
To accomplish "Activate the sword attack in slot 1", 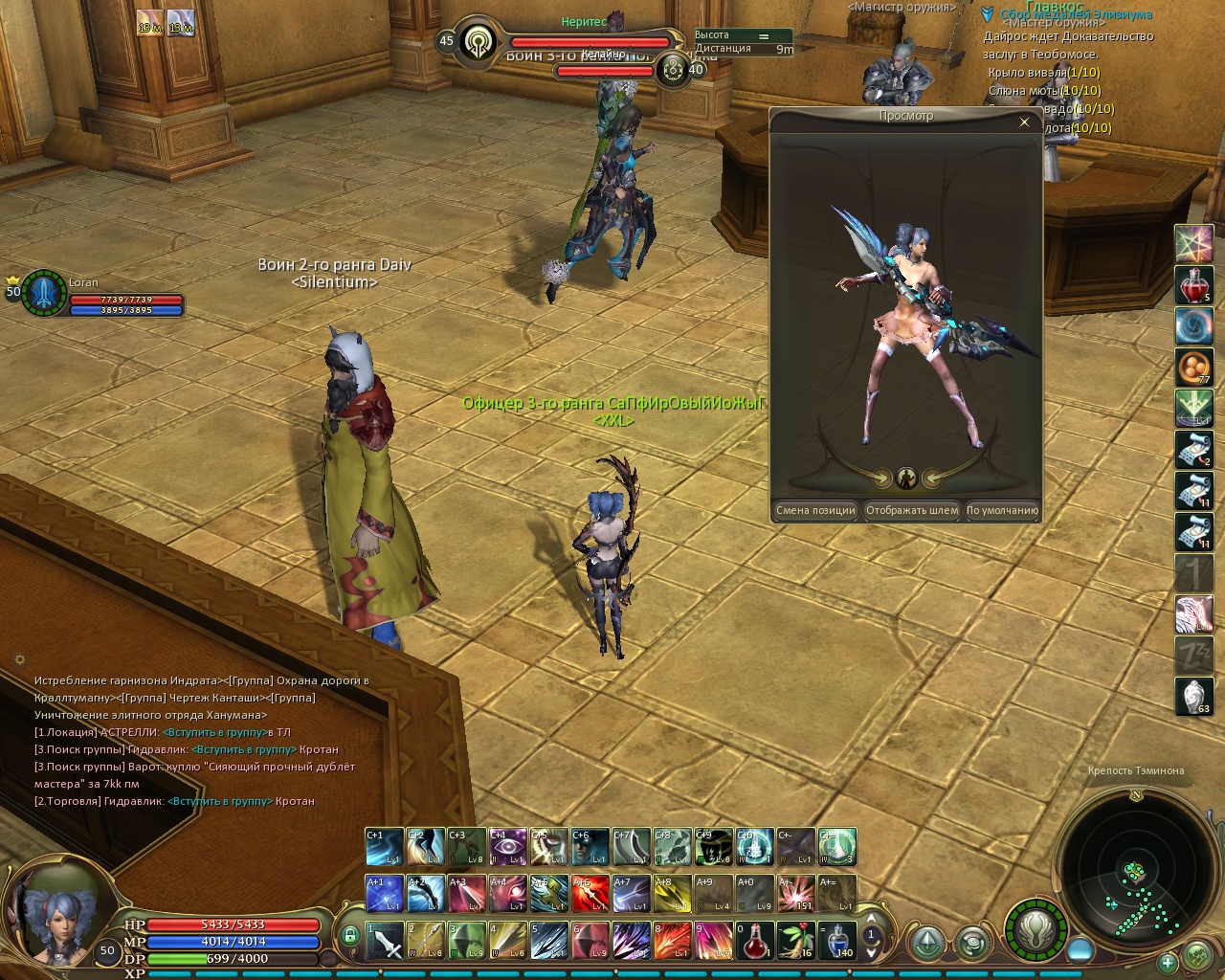I will pyautogui.click(x=385, y=941).
